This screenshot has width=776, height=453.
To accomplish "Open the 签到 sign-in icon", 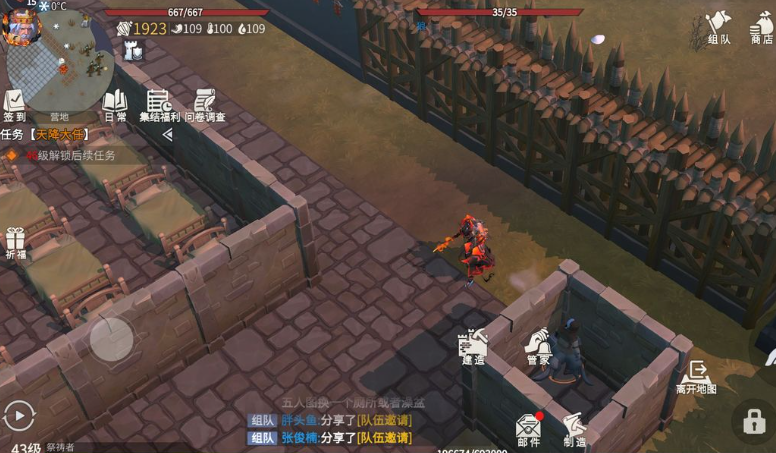I will (x=14, y=104).
